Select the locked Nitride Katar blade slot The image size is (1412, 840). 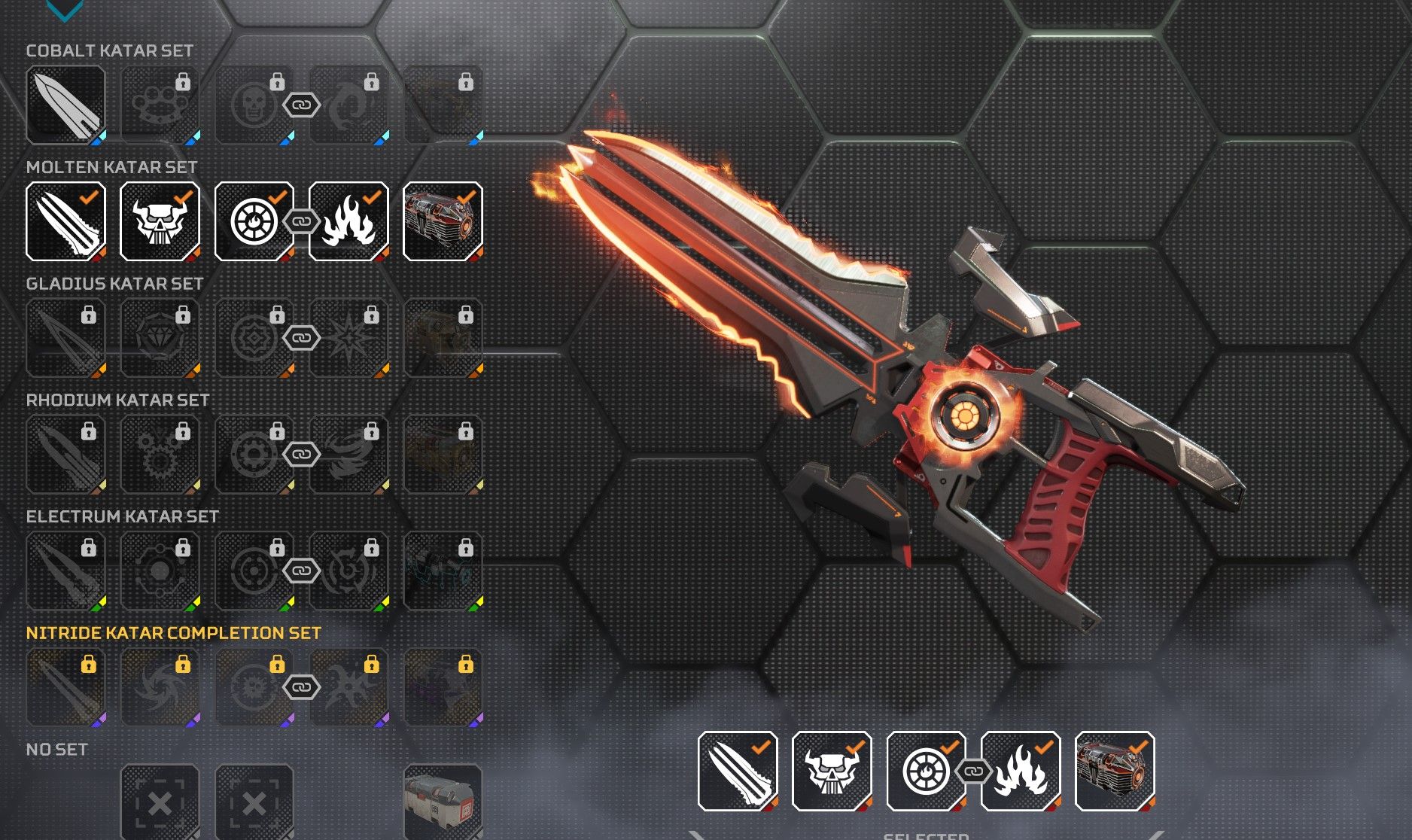pyautogui.click(x=65, y=687)
